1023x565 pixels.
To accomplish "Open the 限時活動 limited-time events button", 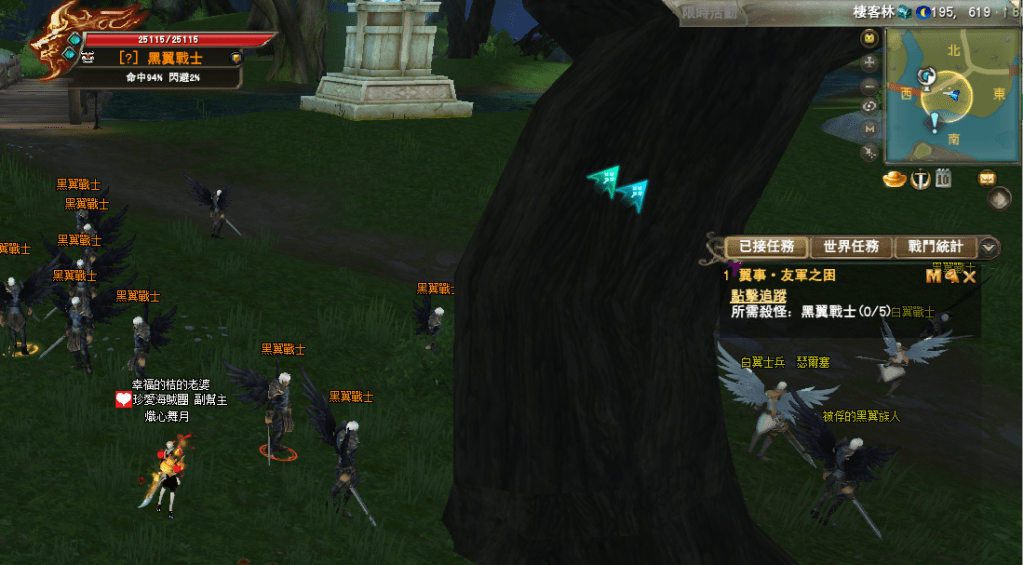I will pos(709,13).
